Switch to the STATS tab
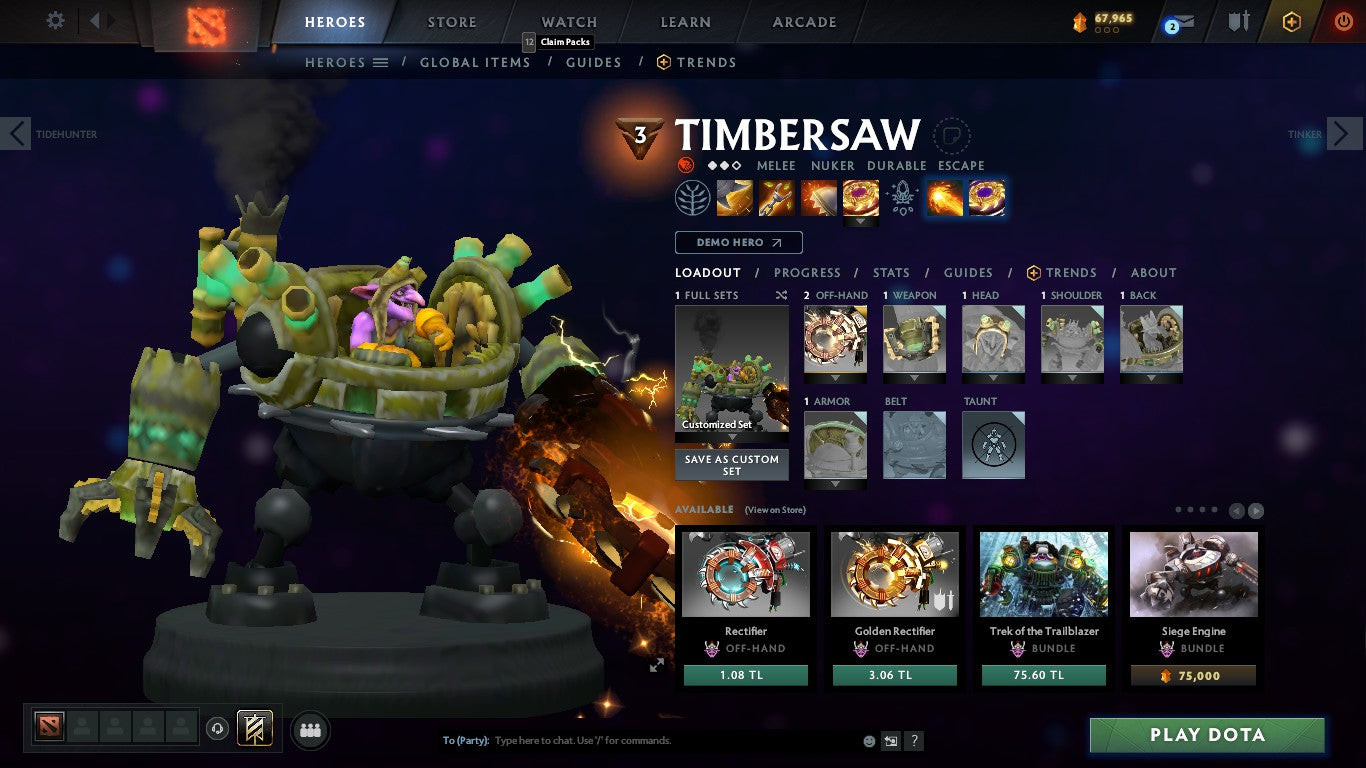 tap(890, 272)
